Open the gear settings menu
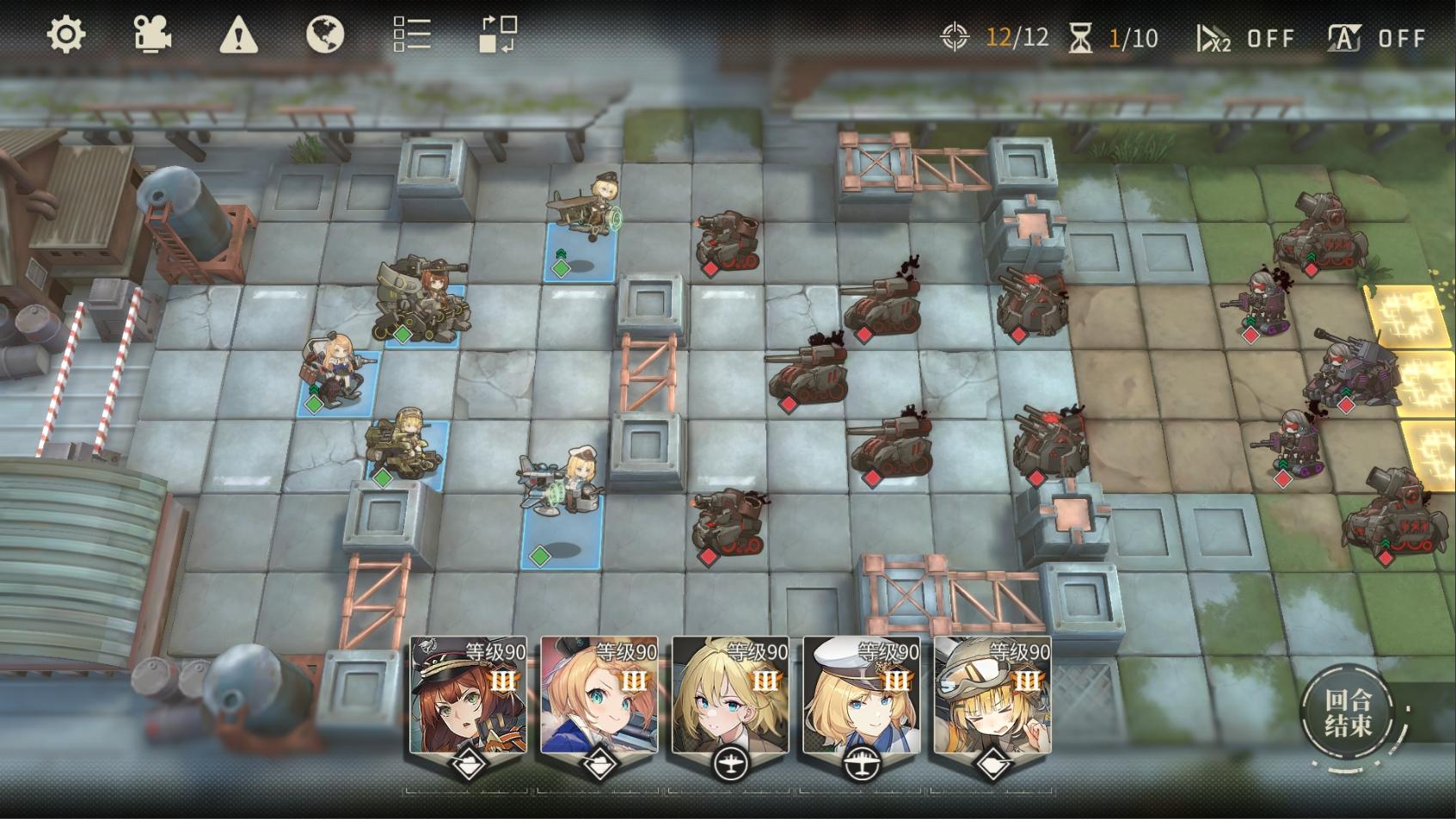This screenshot has height=819, width=1456. click(x=65, y=35)
